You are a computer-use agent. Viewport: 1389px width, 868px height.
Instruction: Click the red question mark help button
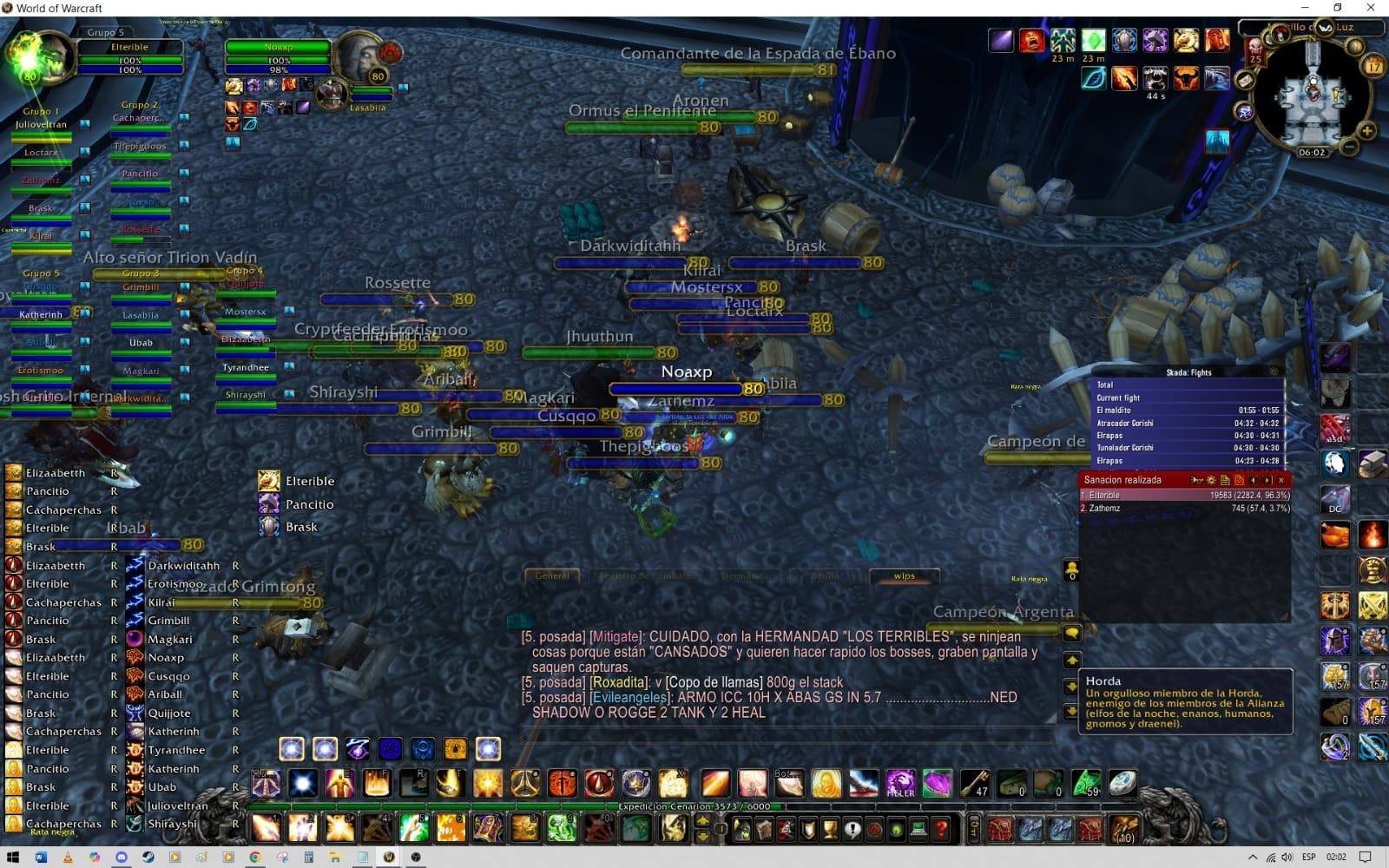point(941,829)
